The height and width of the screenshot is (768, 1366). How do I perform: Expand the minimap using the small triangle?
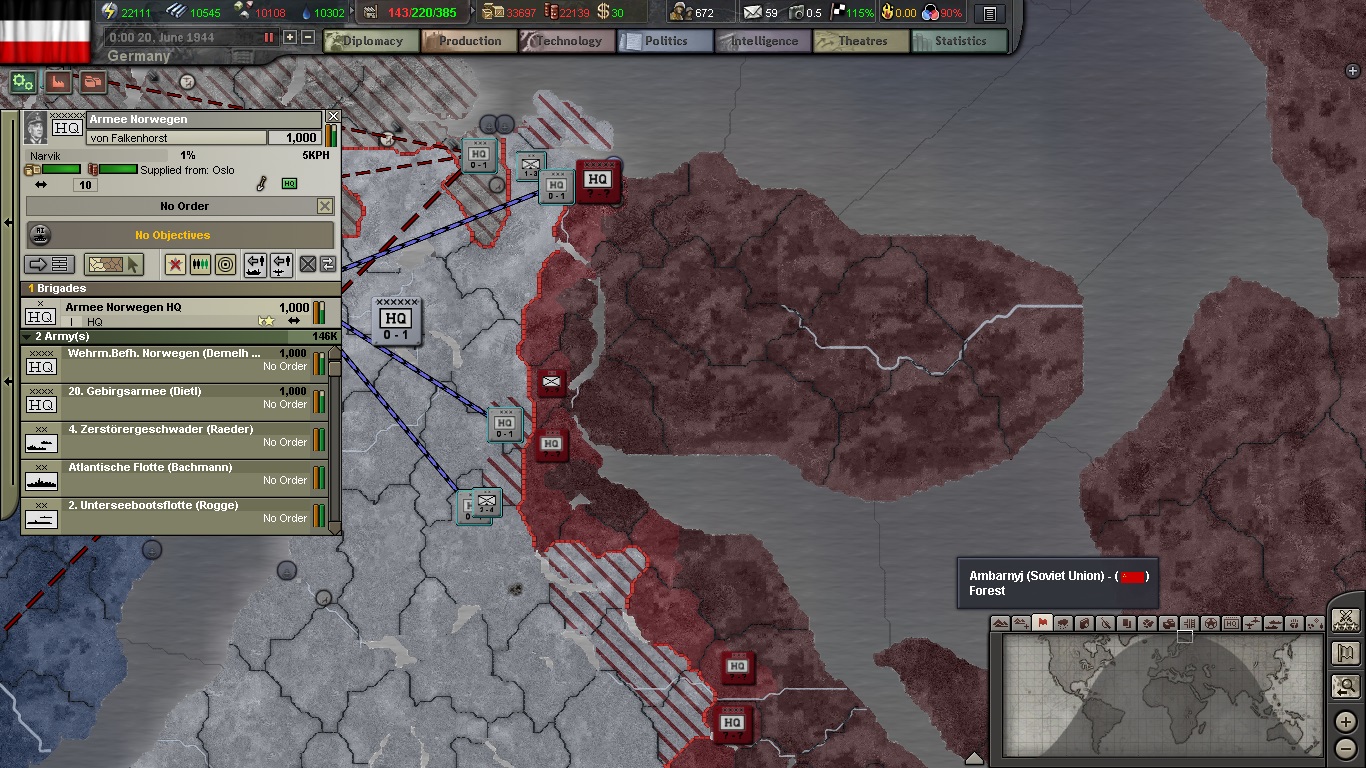pos(975,758)
